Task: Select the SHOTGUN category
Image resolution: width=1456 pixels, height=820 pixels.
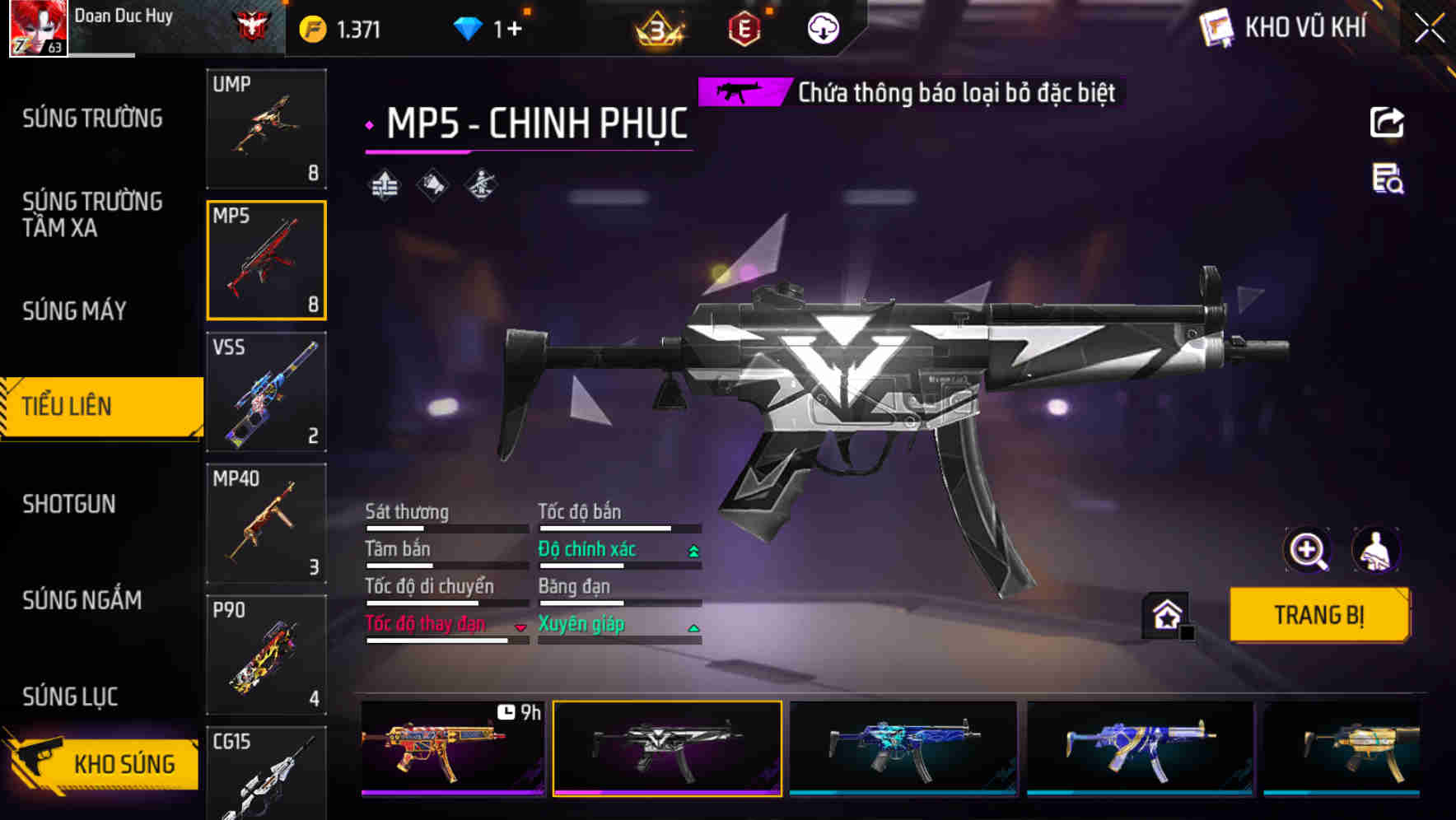Action: coord(69,504)
